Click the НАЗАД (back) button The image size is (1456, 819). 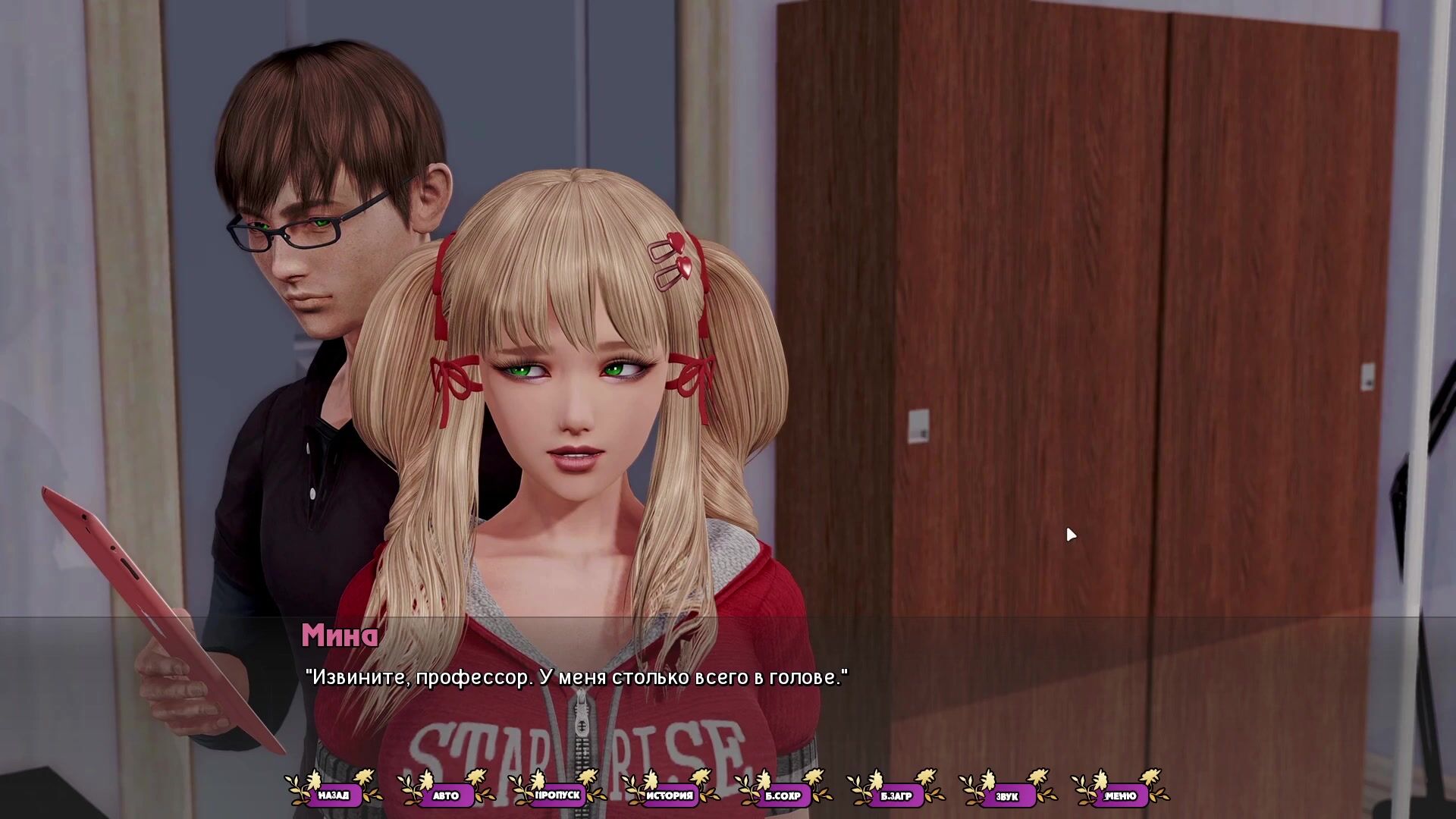click(334, 795)
